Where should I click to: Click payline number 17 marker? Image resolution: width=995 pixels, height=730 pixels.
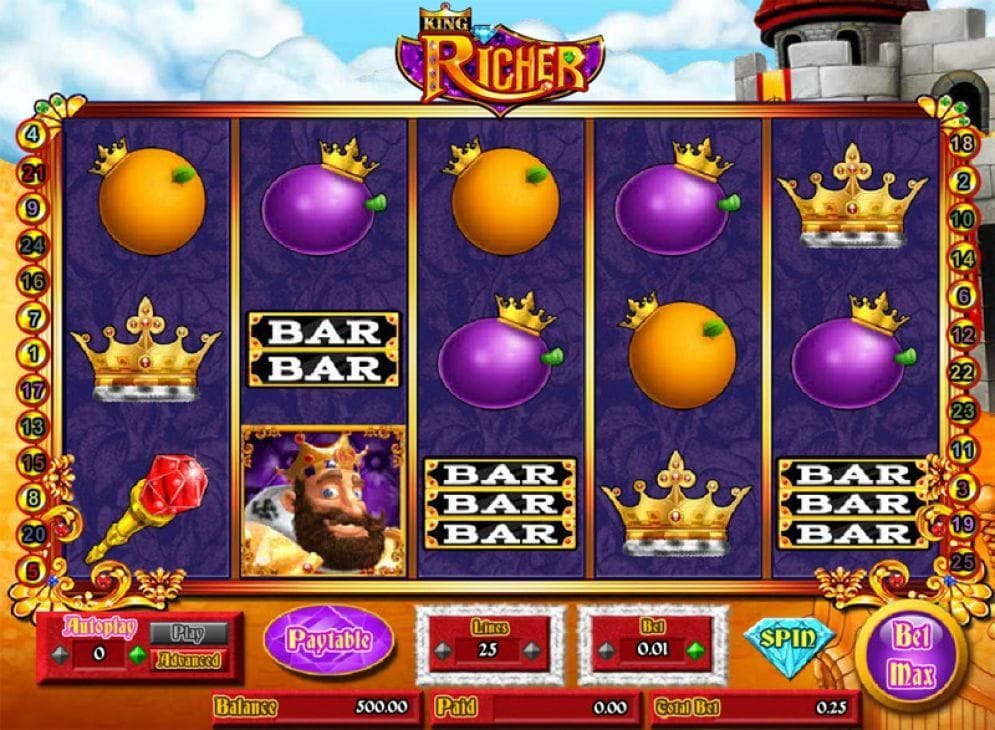pos(32,390)
